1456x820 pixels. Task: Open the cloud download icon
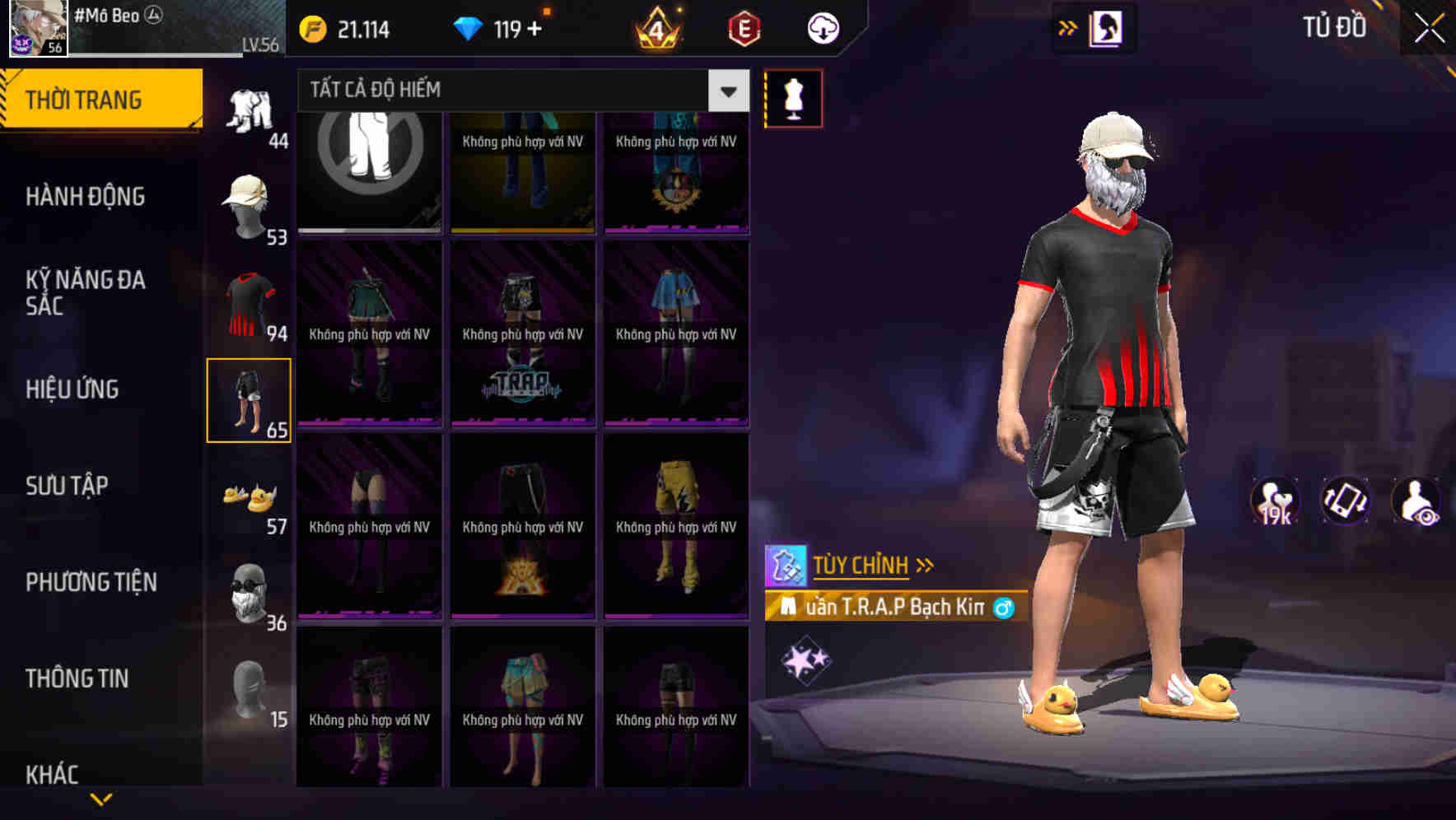821,27
